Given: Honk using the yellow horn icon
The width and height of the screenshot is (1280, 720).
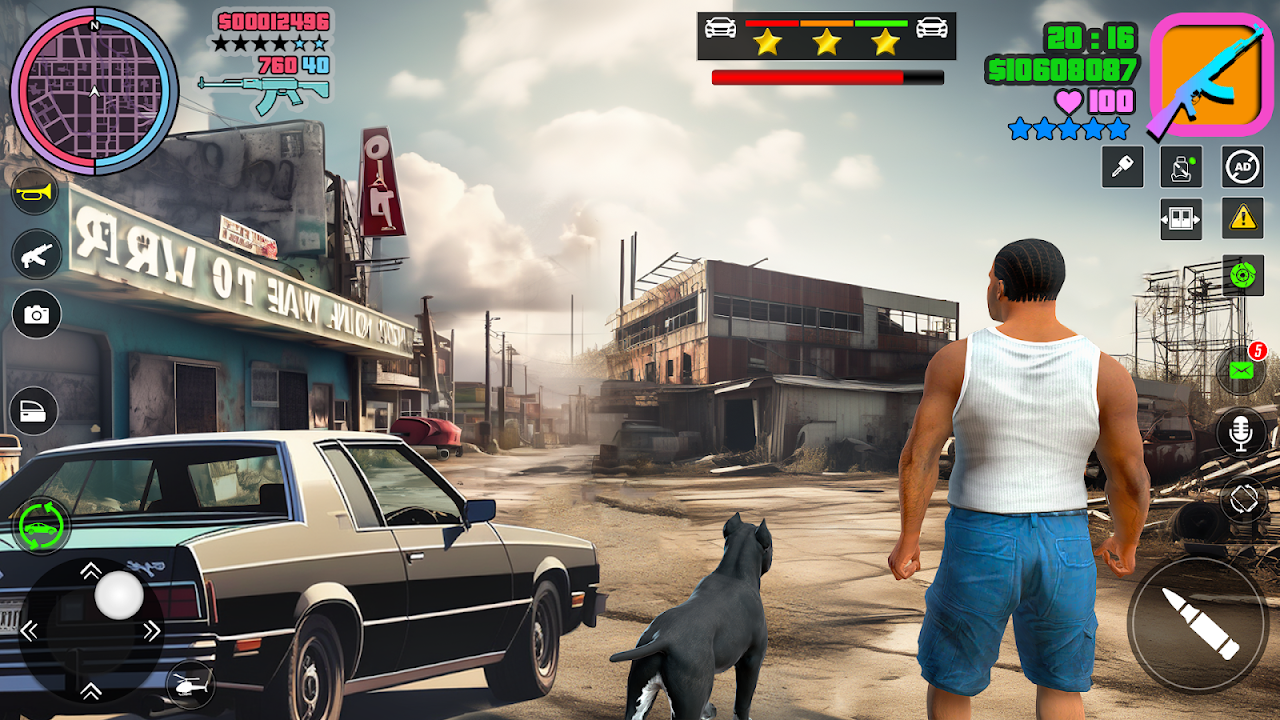Looking at the screenshot, I should 36,192.
